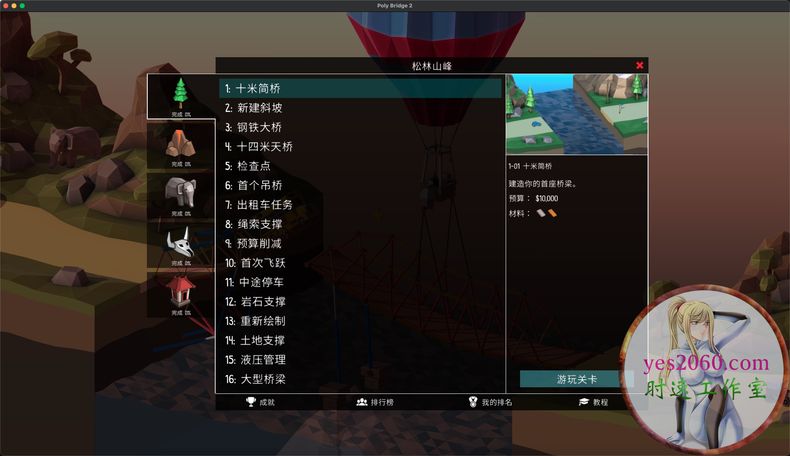Open the 成就 achievements page
The width and height of the screenshot is (790, 456).
click(260, 402)
